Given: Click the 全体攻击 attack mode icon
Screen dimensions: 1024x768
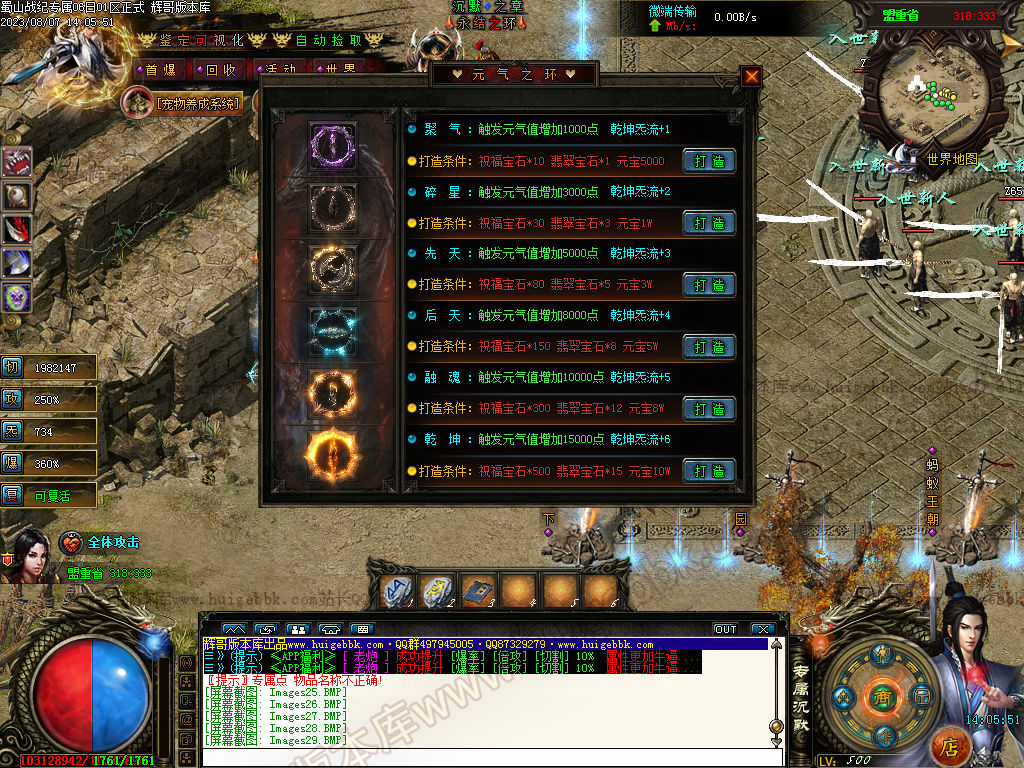Looking at the screenshot, I should point(72,543).
